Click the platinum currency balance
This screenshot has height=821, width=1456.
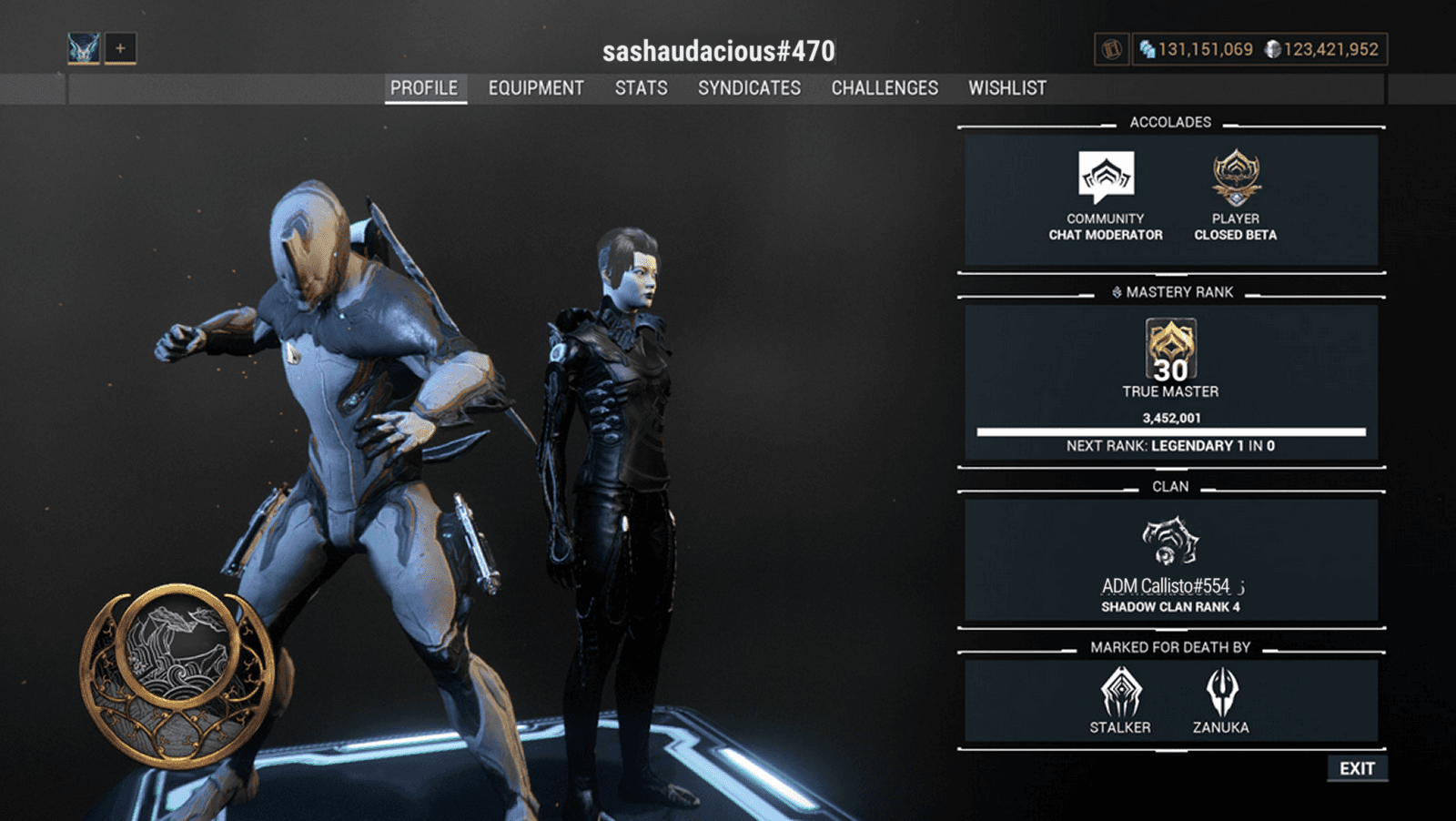[x=1198, y=49]
